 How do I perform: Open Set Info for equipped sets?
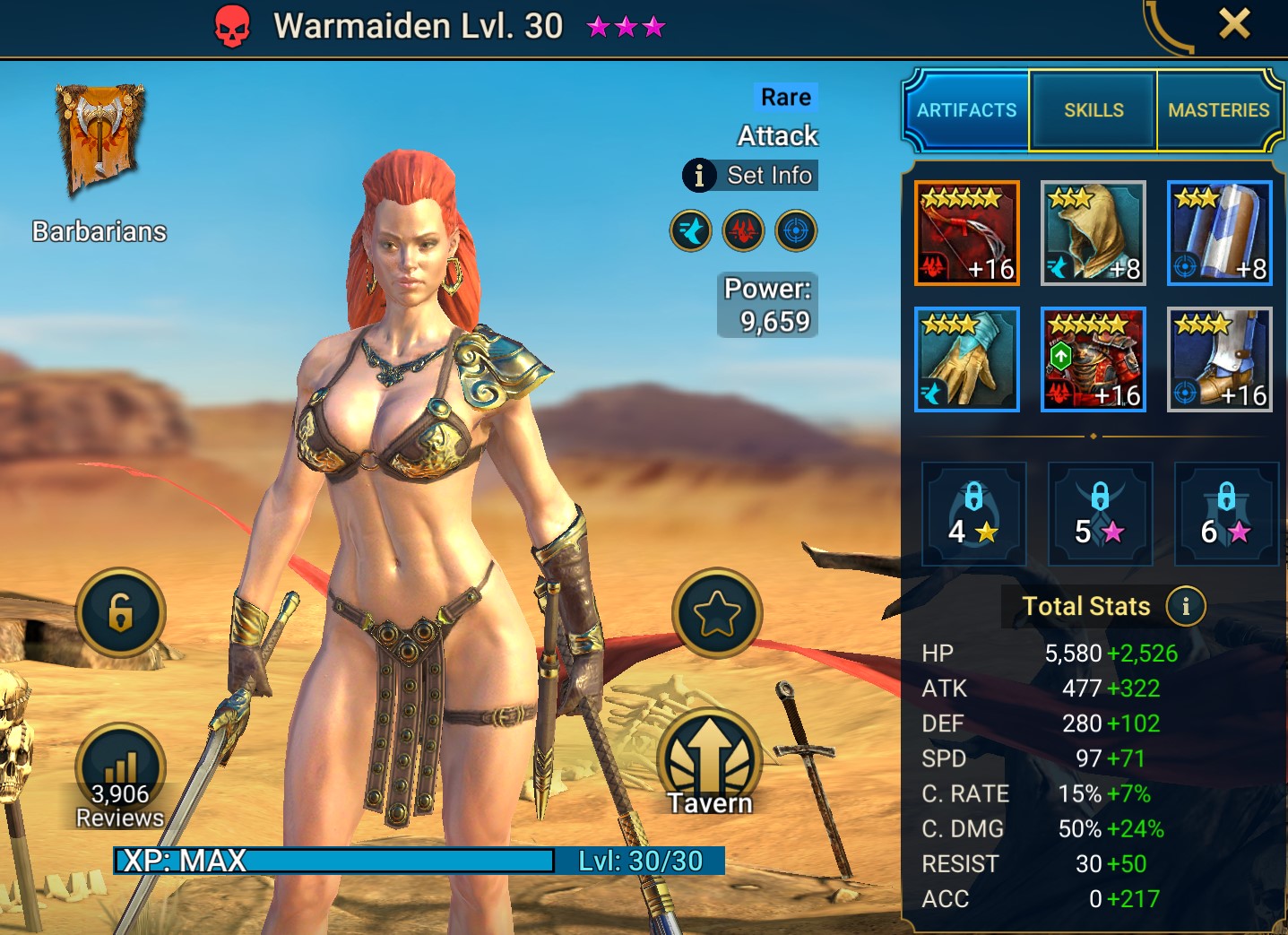pos(750,176)
